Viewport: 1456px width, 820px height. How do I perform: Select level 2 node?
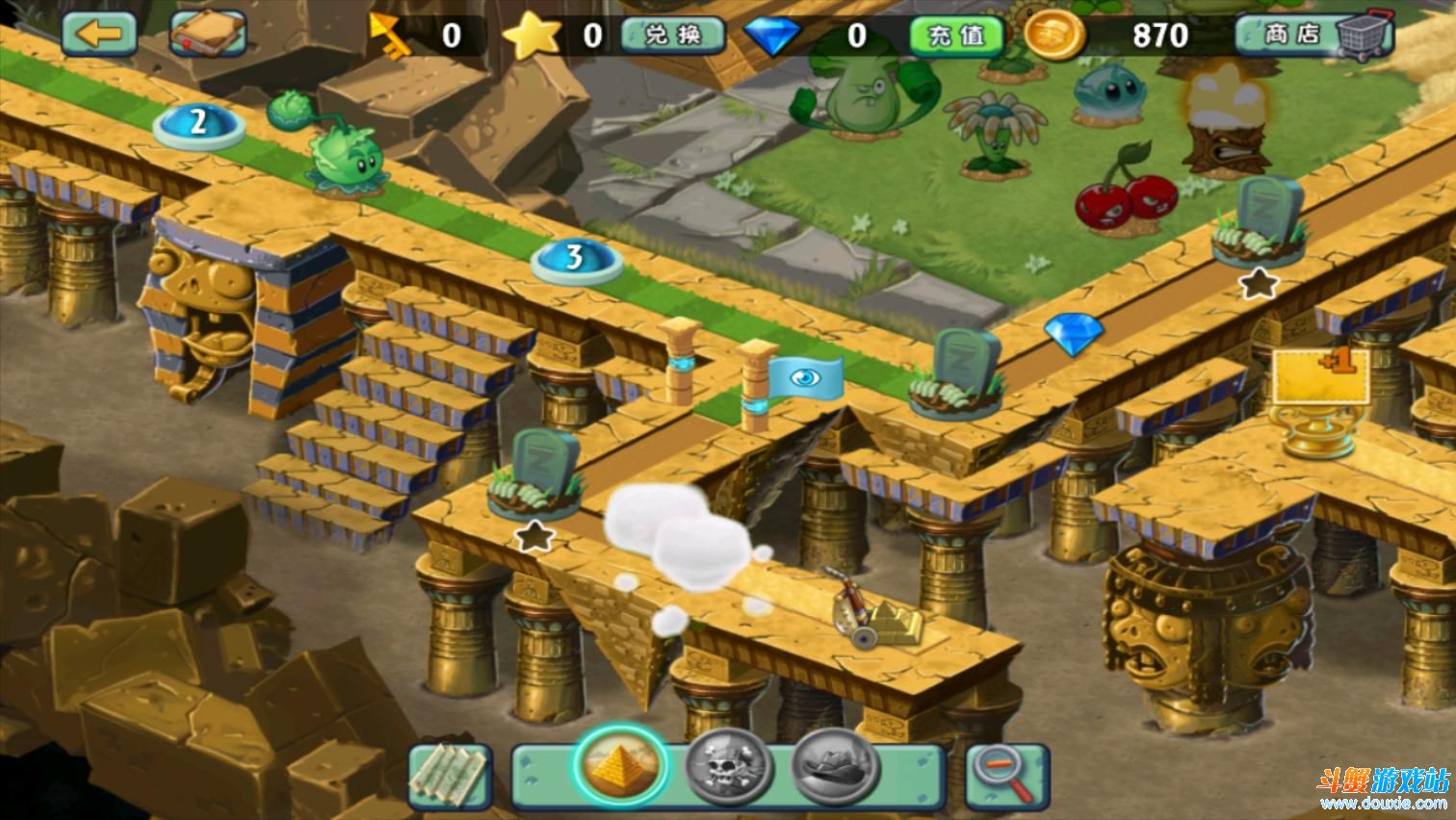(x=199, y=123)
